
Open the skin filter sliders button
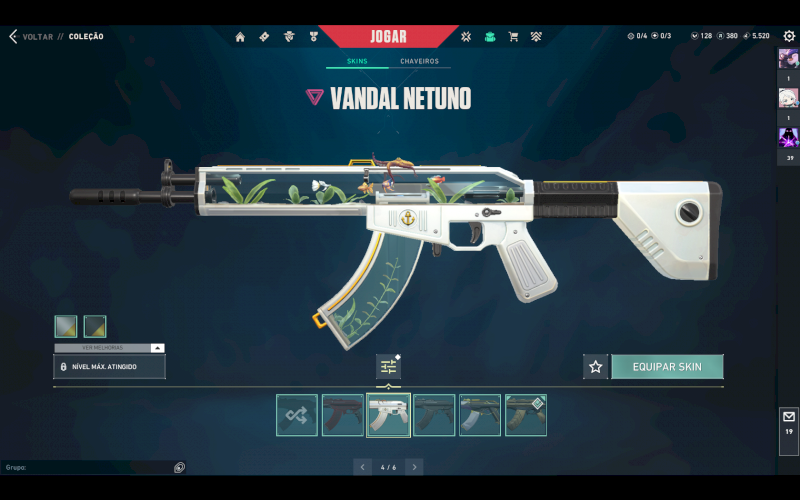(388, 367)
